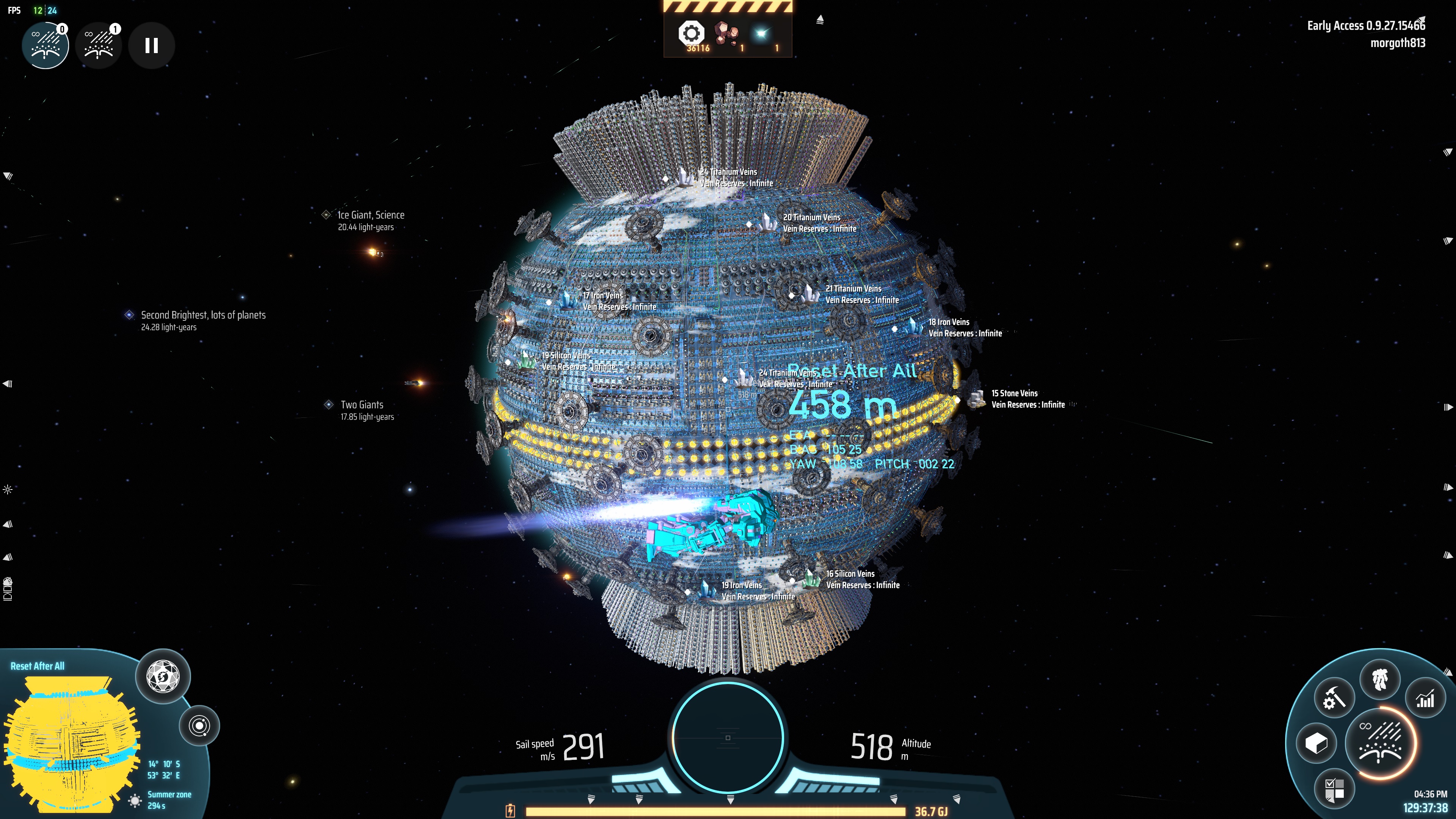Open the checklist grid button
This screenshot has height=819, width=1456.
(1334, 789)
